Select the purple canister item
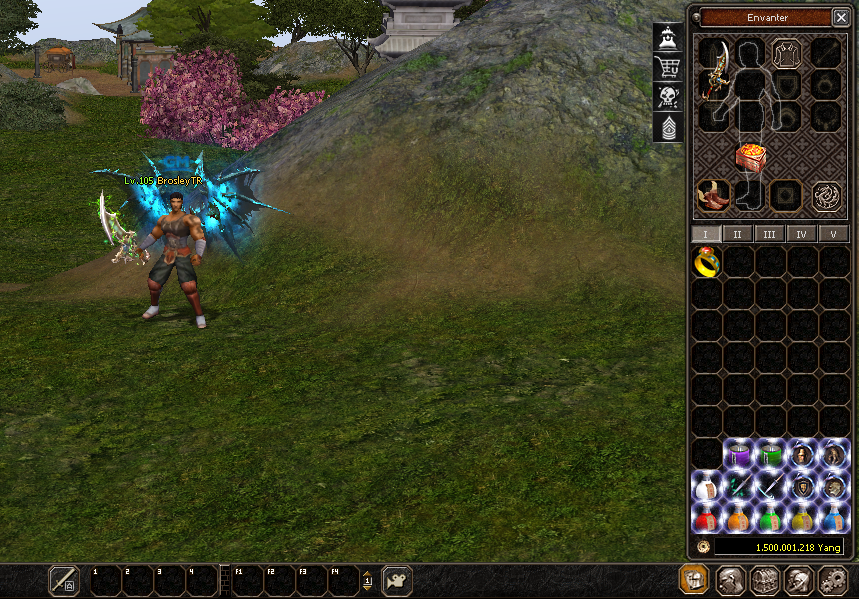This screenshot has width=859, height=599. 739,455
